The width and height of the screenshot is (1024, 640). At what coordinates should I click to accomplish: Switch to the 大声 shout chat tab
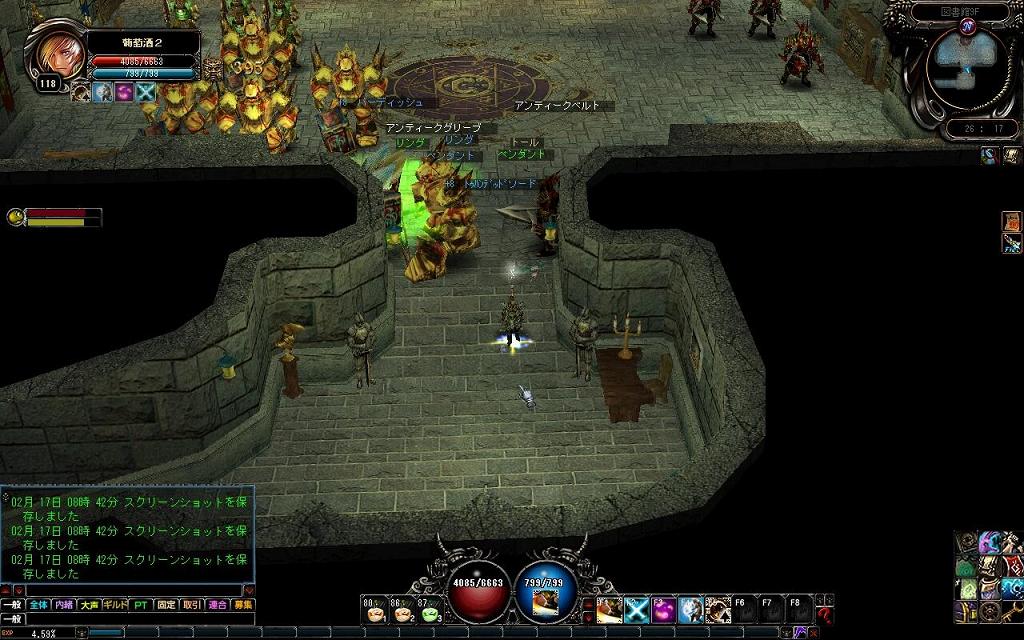click(x=90, y=605)
